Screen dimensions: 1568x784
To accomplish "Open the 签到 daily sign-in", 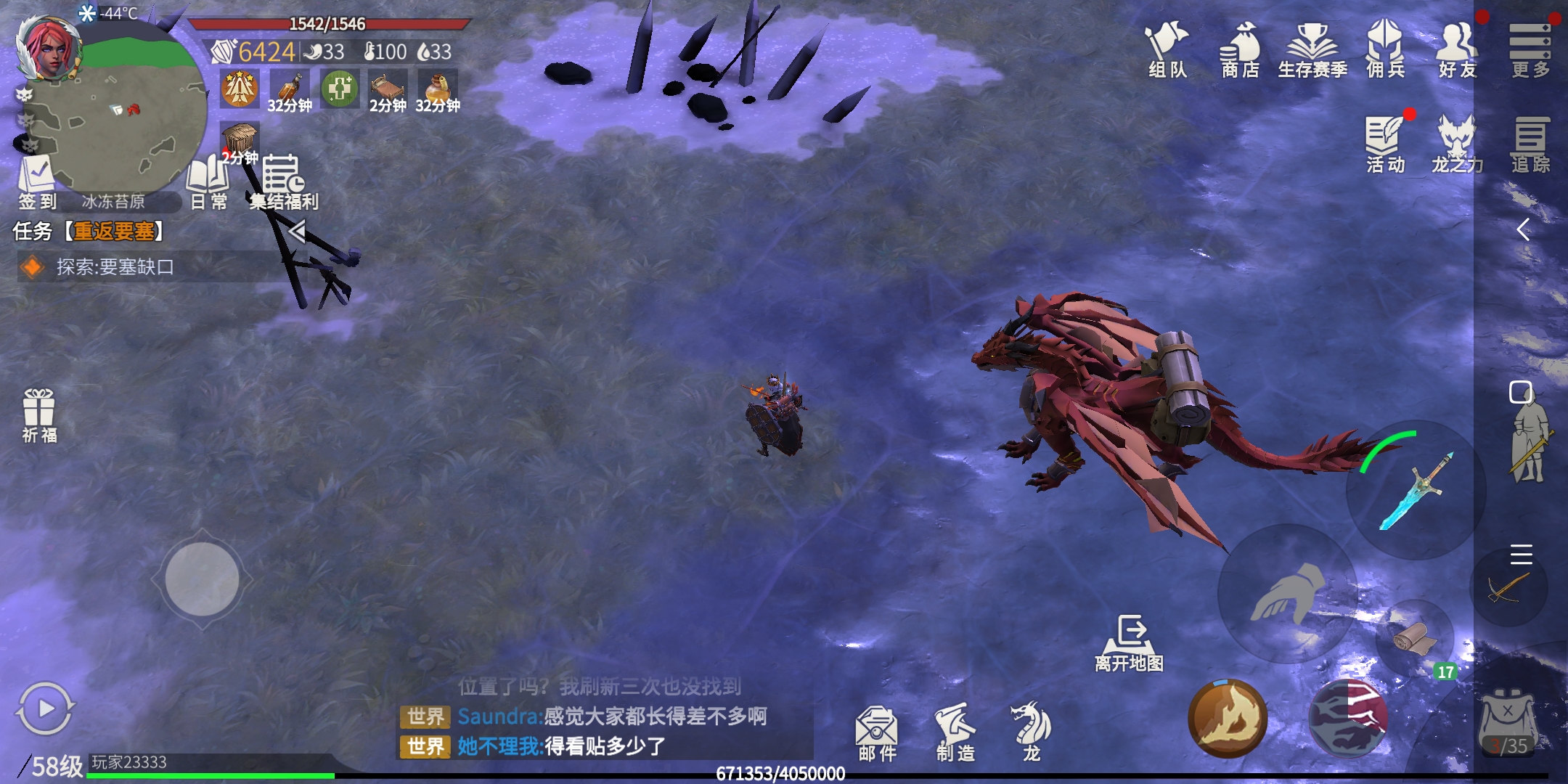I will [36, 181].
